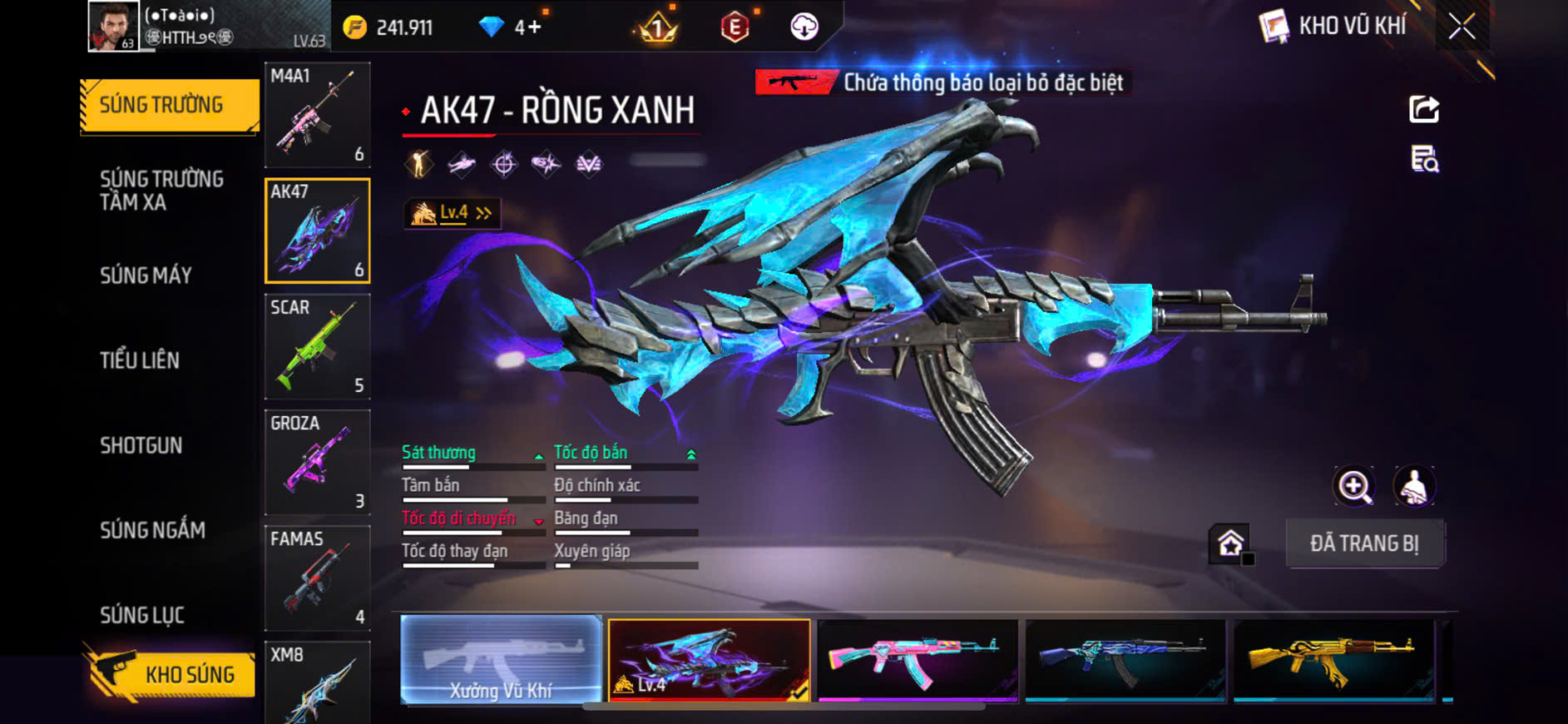Viewport: 1568px width, 724px height.
Task: Open Xưởng Vũ Khí skin tile
Action: (501, 660)
